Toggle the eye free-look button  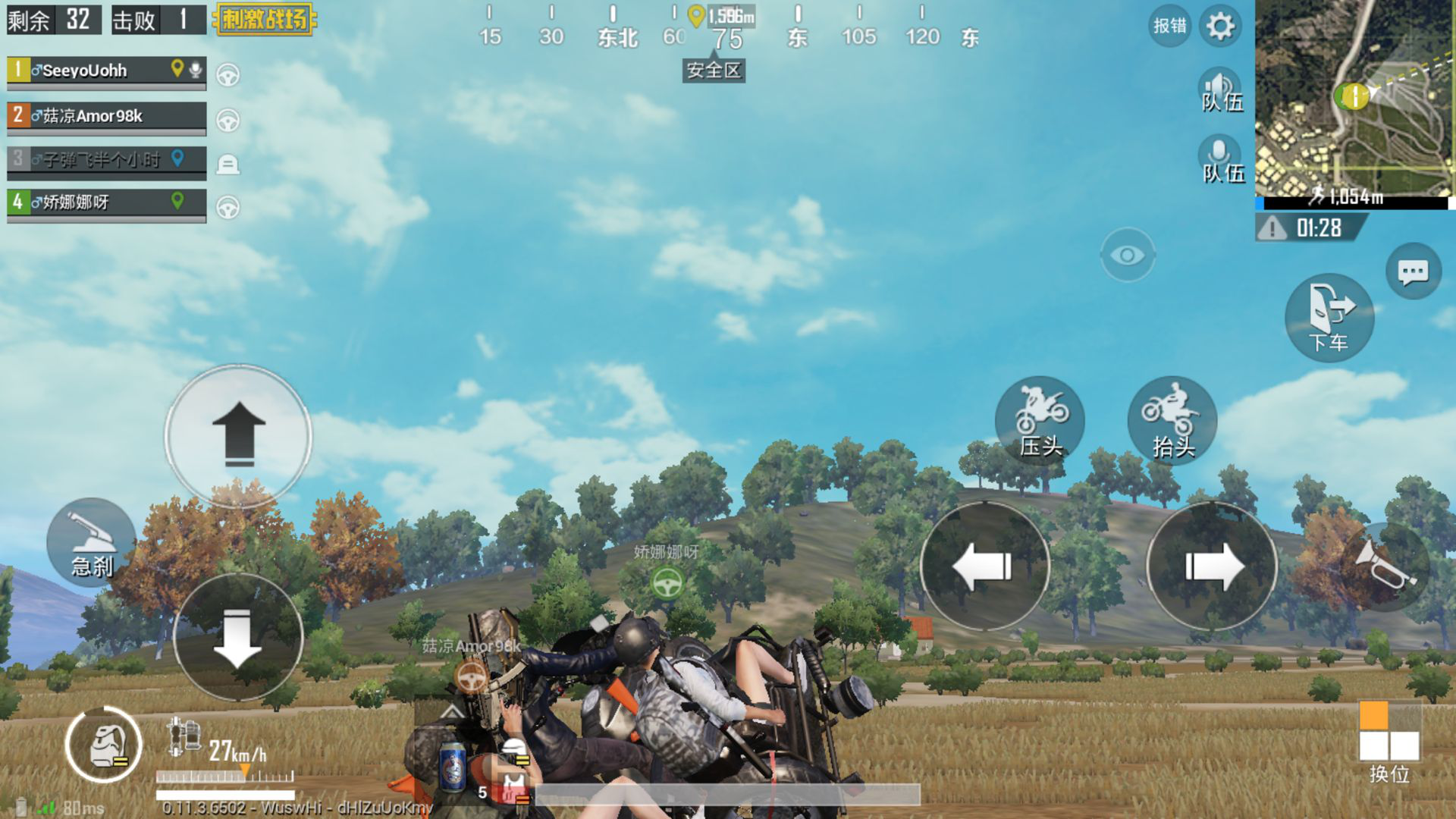1127,256
